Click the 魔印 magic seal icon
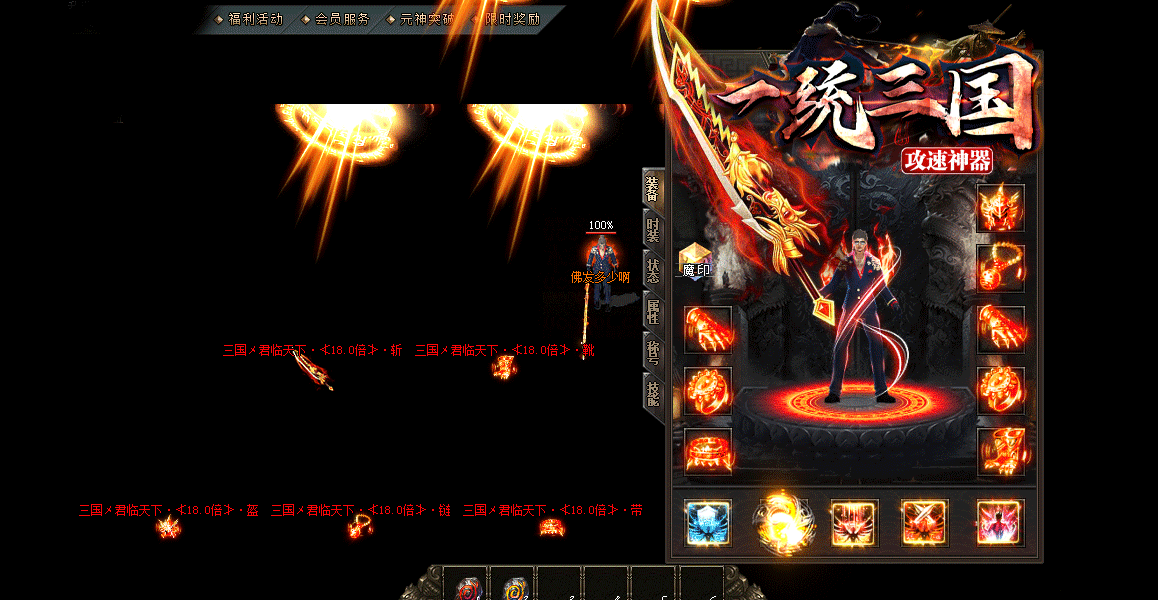This screenshot has width=1158, height=600. coord(695,259)
